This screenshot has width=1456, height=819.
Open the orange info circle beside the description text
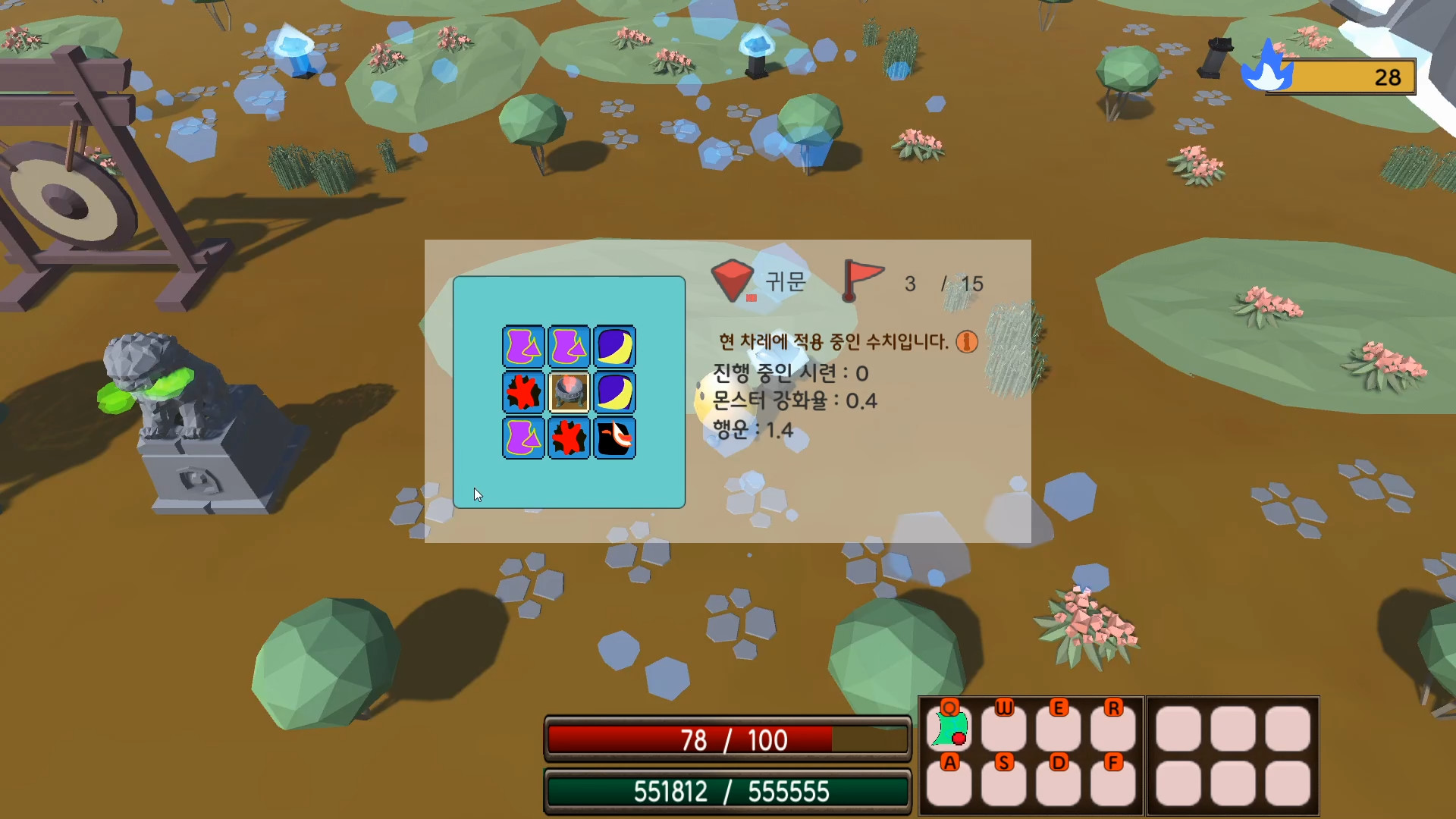[966, 341]
